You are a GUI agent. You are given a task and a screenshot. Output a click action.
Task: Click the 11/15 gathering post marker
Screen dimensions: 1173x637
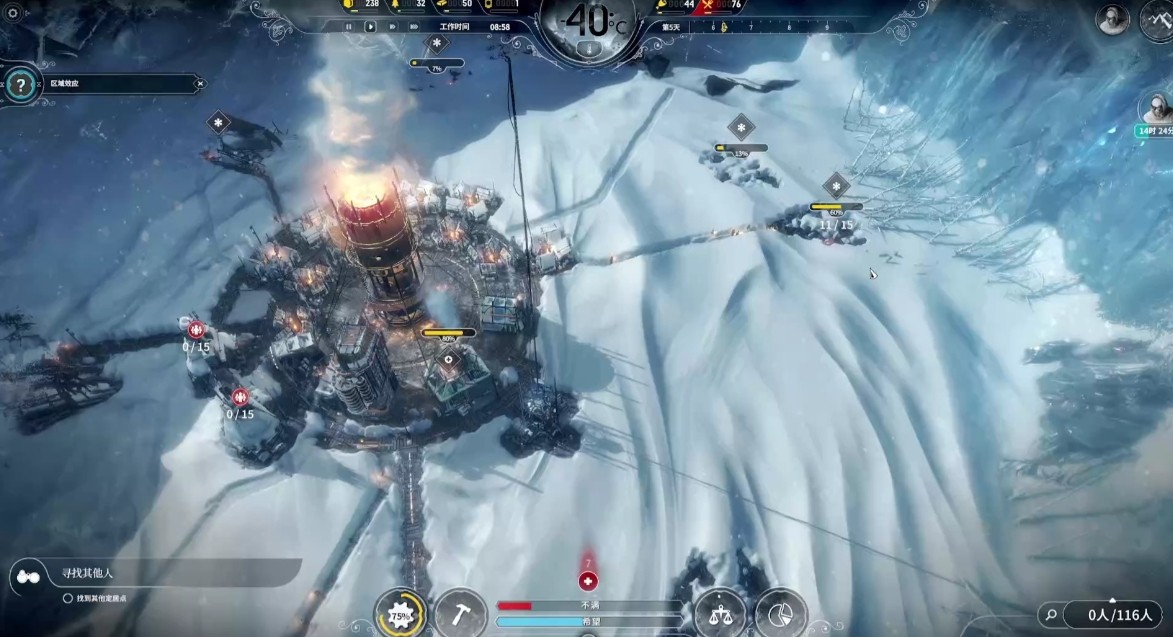pyautogui.click(x=836, y=226)
